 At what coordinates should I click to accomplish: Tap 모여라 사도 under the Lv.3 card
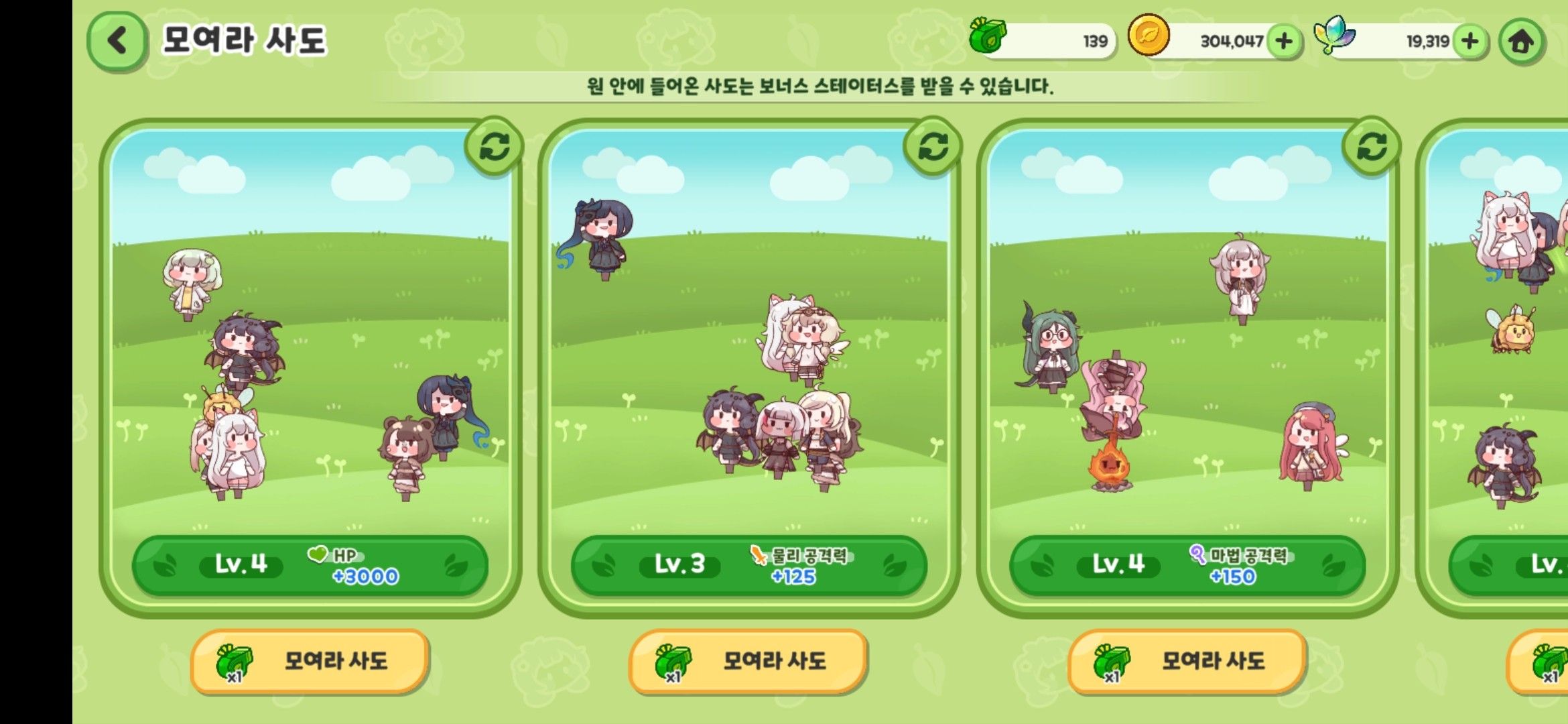tap(748, 661)
